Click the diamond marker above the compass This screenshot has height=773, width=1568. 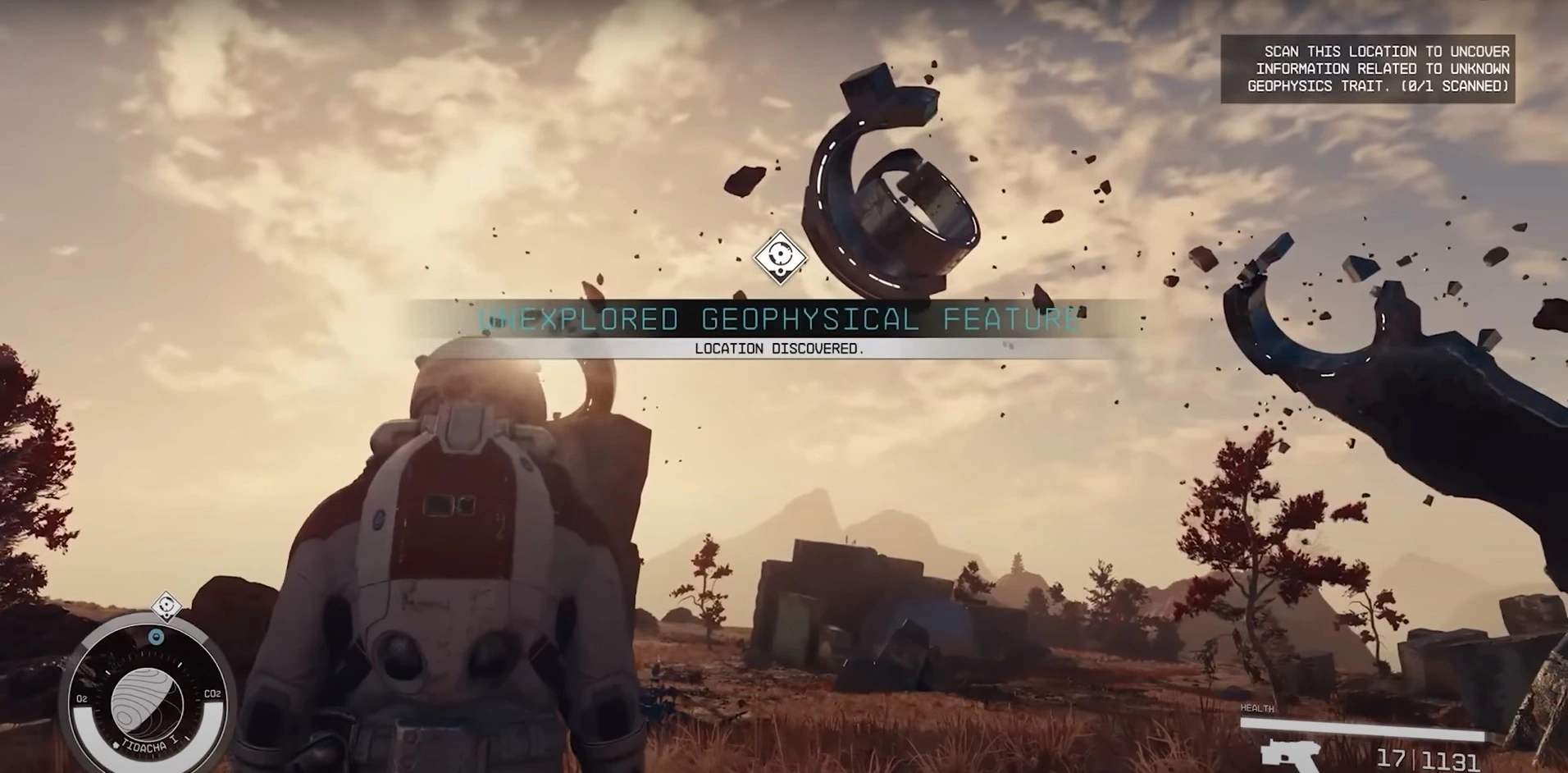pos(168,606)
